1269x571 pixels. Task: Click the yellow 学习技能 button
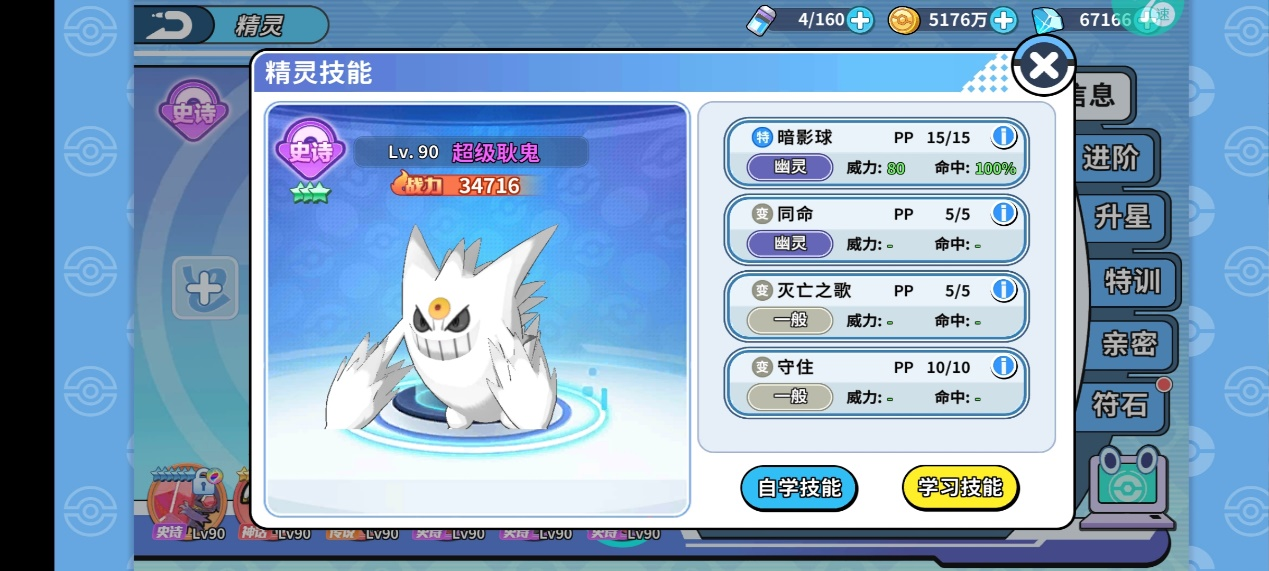pos(959,488)
